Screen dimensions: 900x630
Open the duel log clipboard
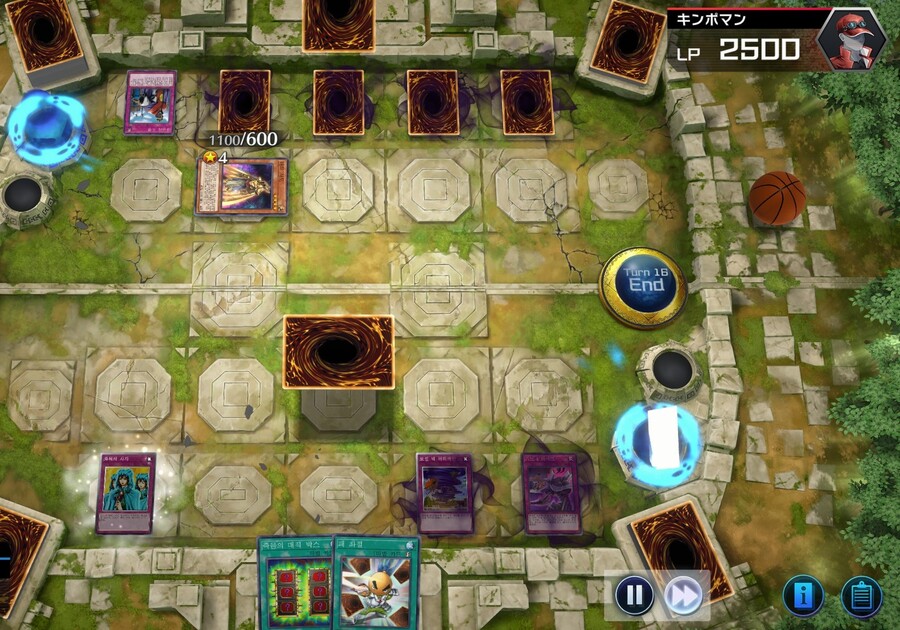coord(861,596)
